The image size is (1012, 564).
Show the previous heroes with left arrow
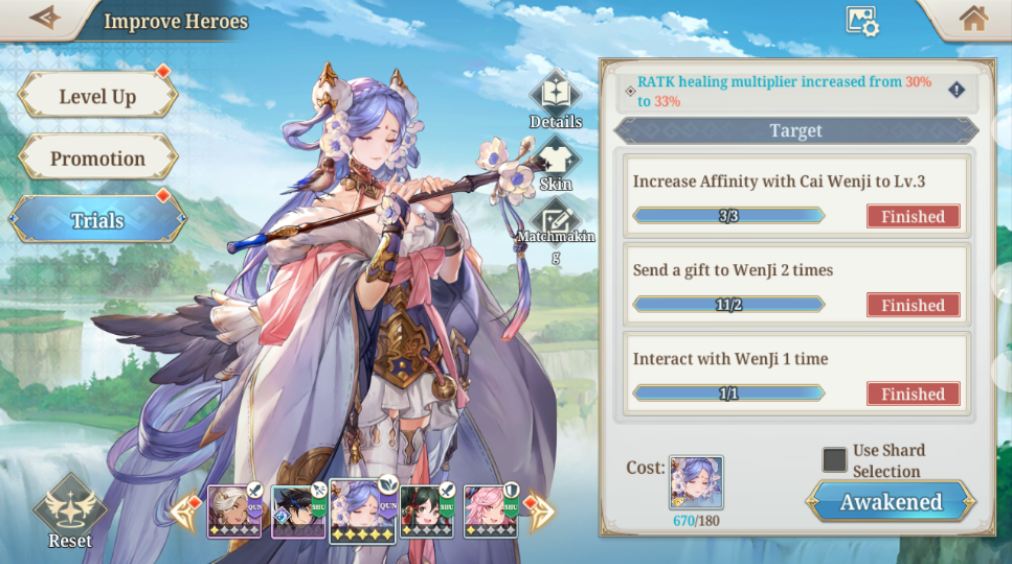tap(186, 512)
